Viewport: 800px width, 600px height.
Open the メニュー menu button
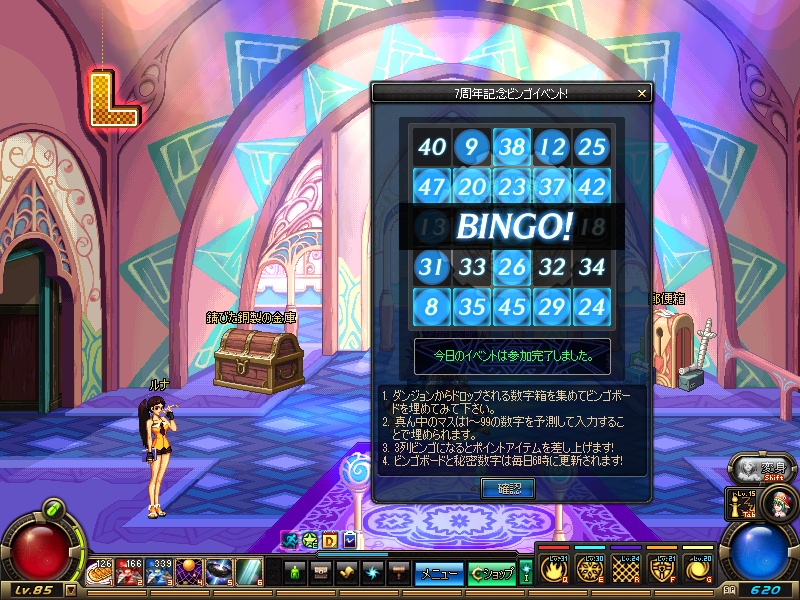point(439,574)
